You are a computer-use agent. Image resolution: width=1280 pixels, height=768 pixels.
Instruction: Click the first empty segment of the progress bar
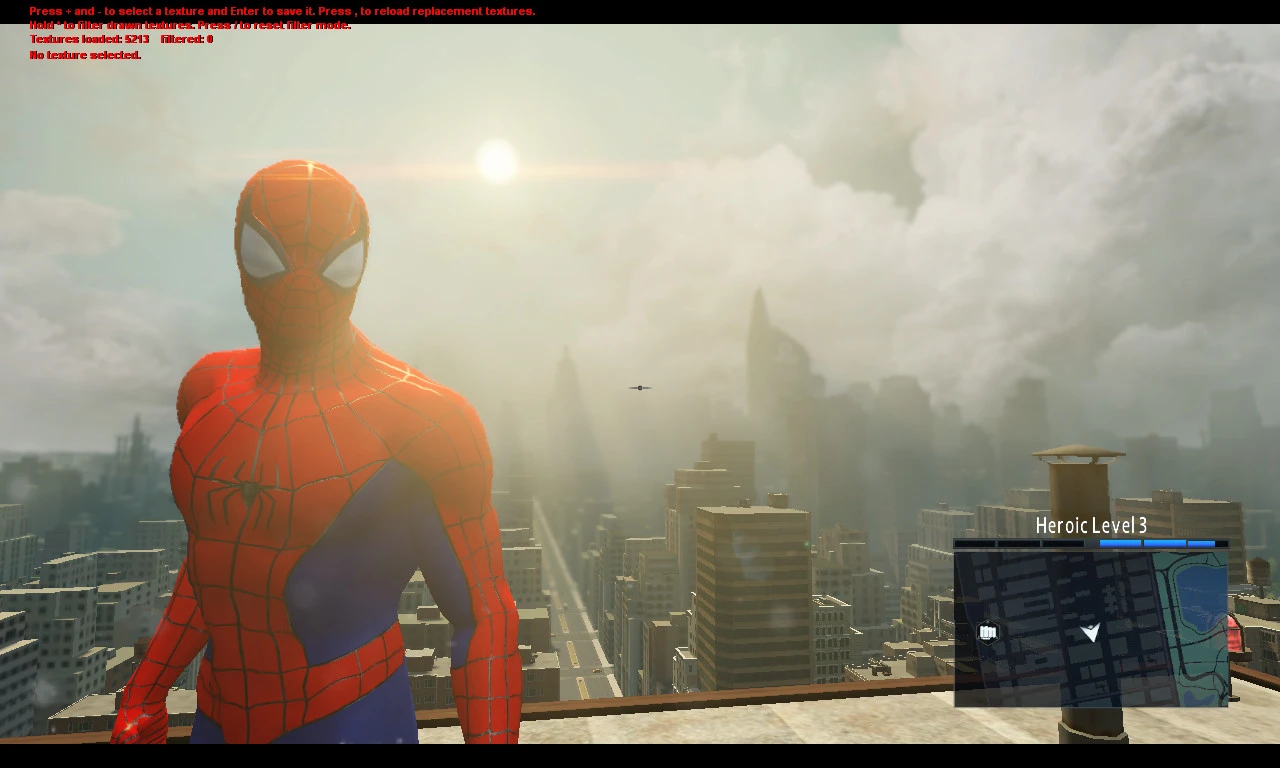click(x=976, y=542)
